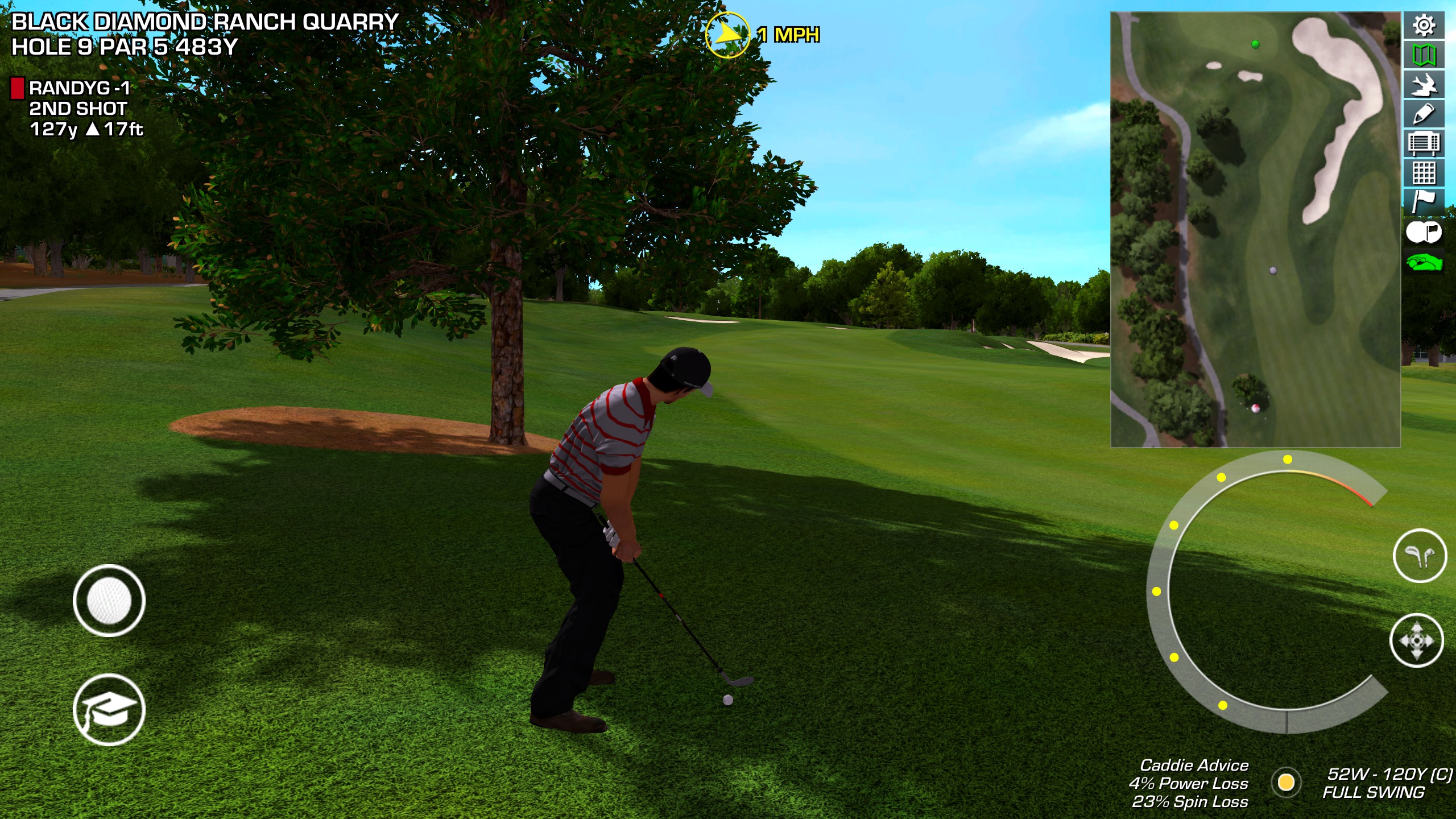
Task: Select the flying bird icon
Action: [x=1424, y=85]
